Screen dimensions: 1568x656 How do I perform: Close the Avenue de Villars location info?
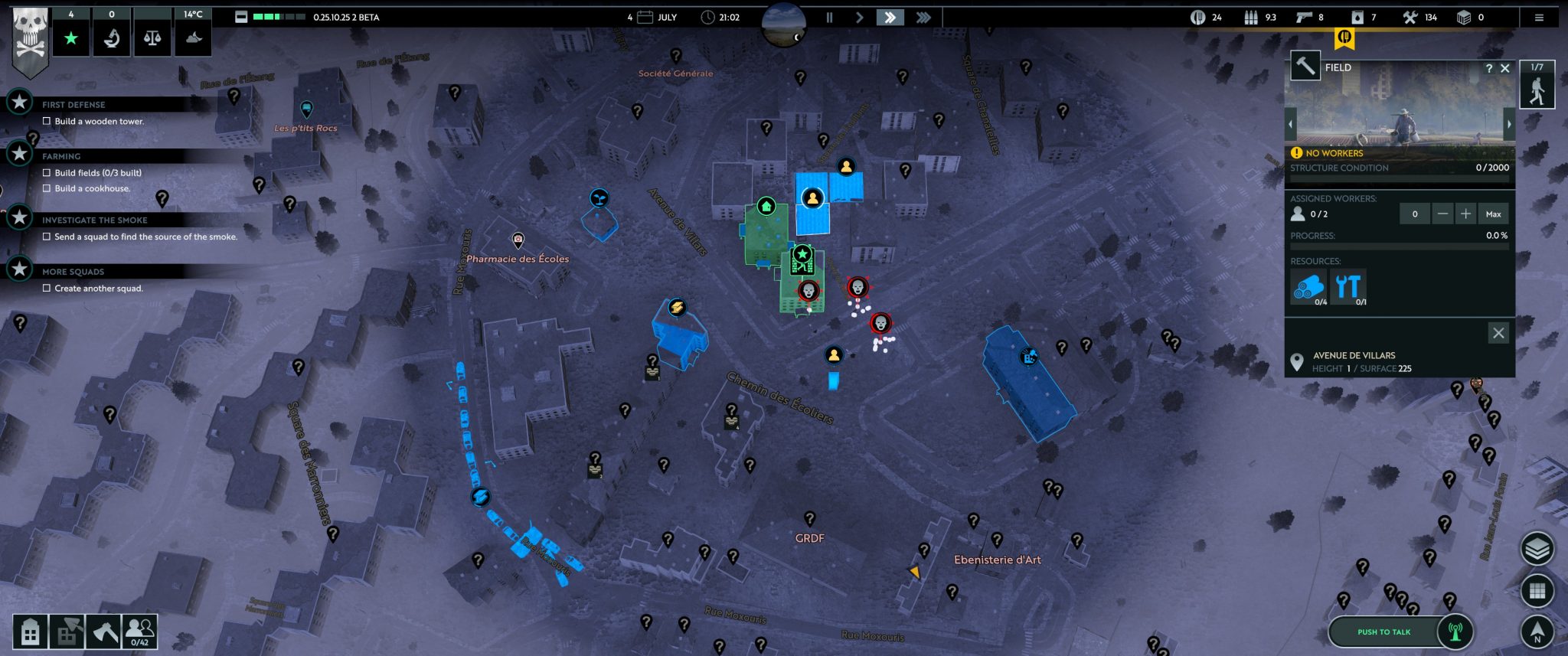point(1498,333)
